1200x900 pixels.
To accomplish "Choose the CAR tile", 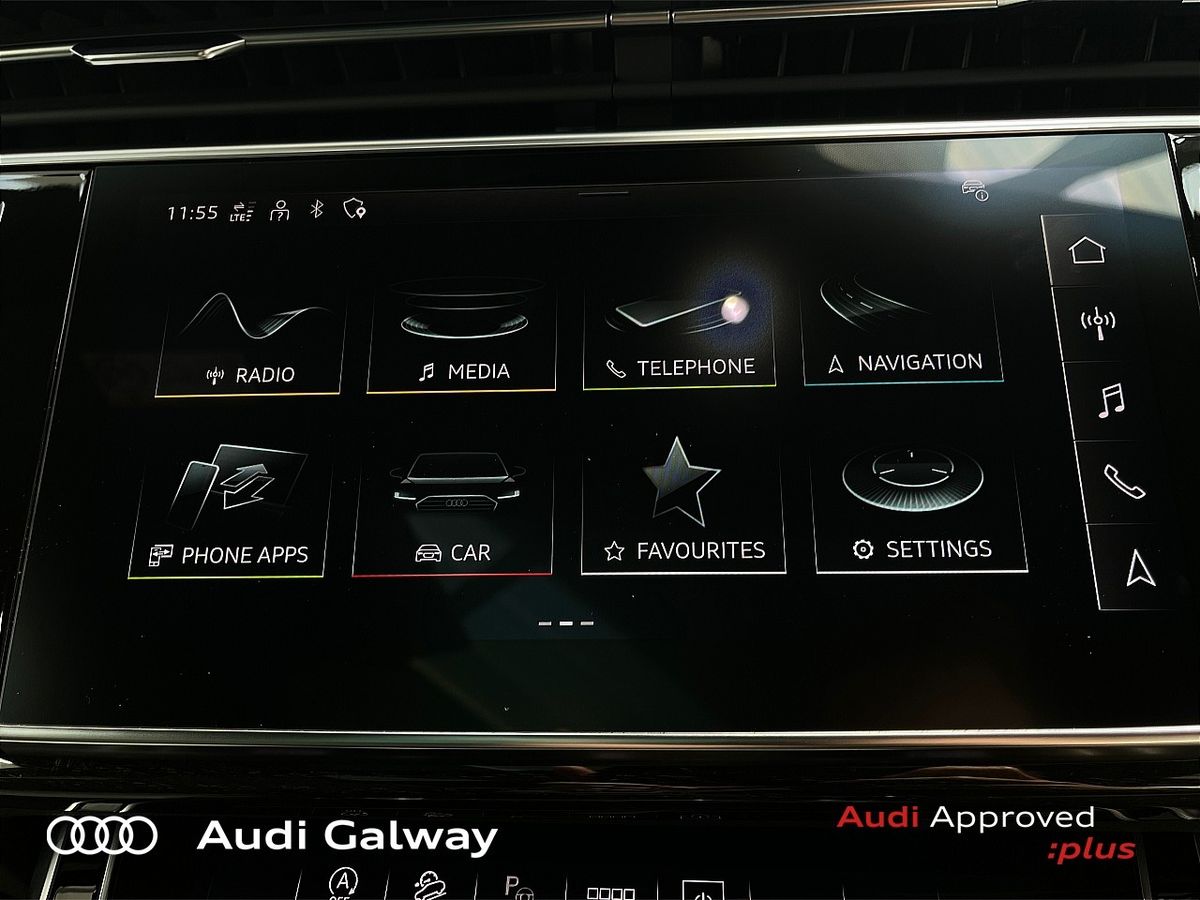I will click(453, 508).
